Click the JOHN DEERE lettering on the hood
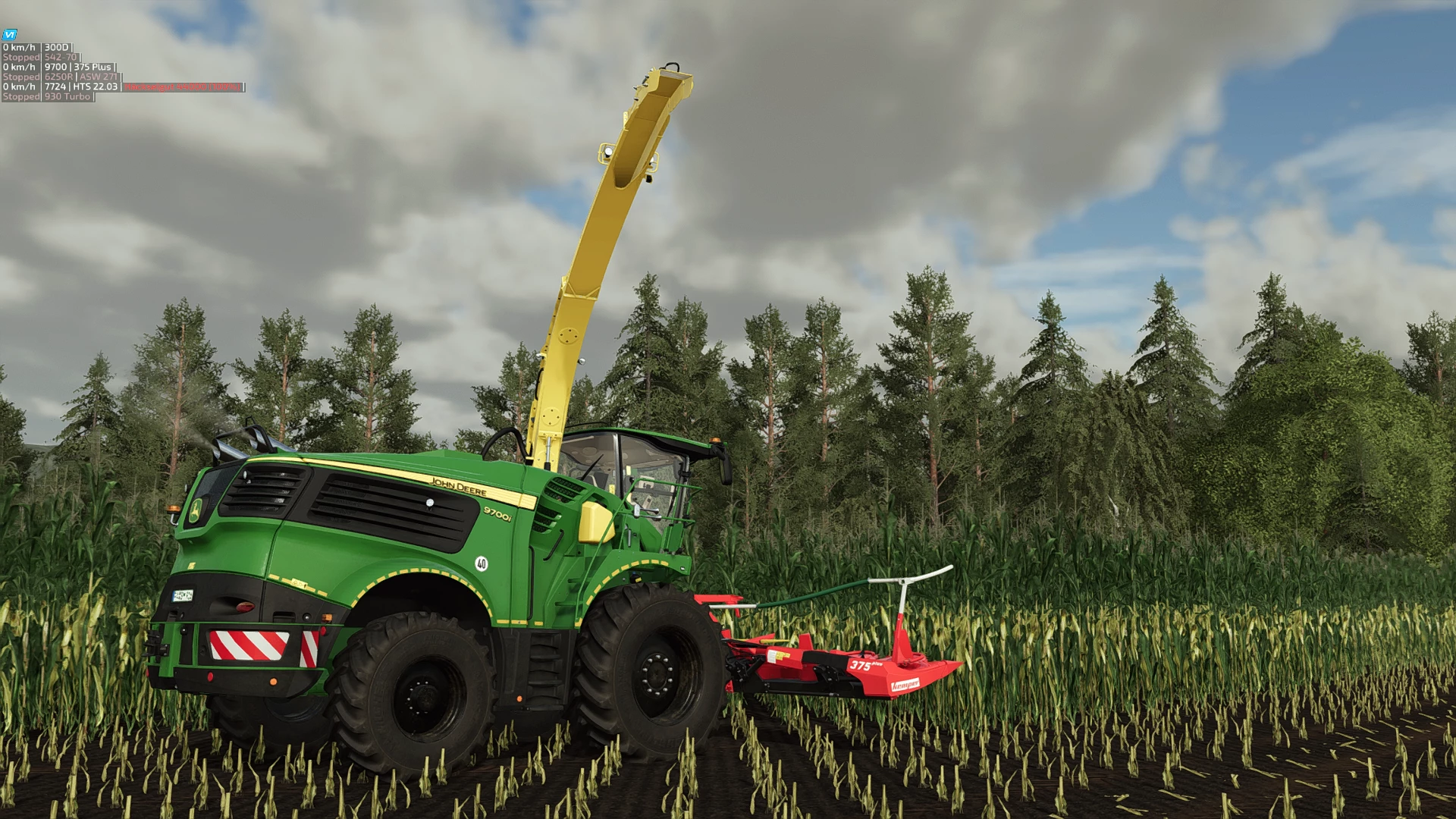The height and width of the screenshot is (819, 1456). click(x=458, y=487)
